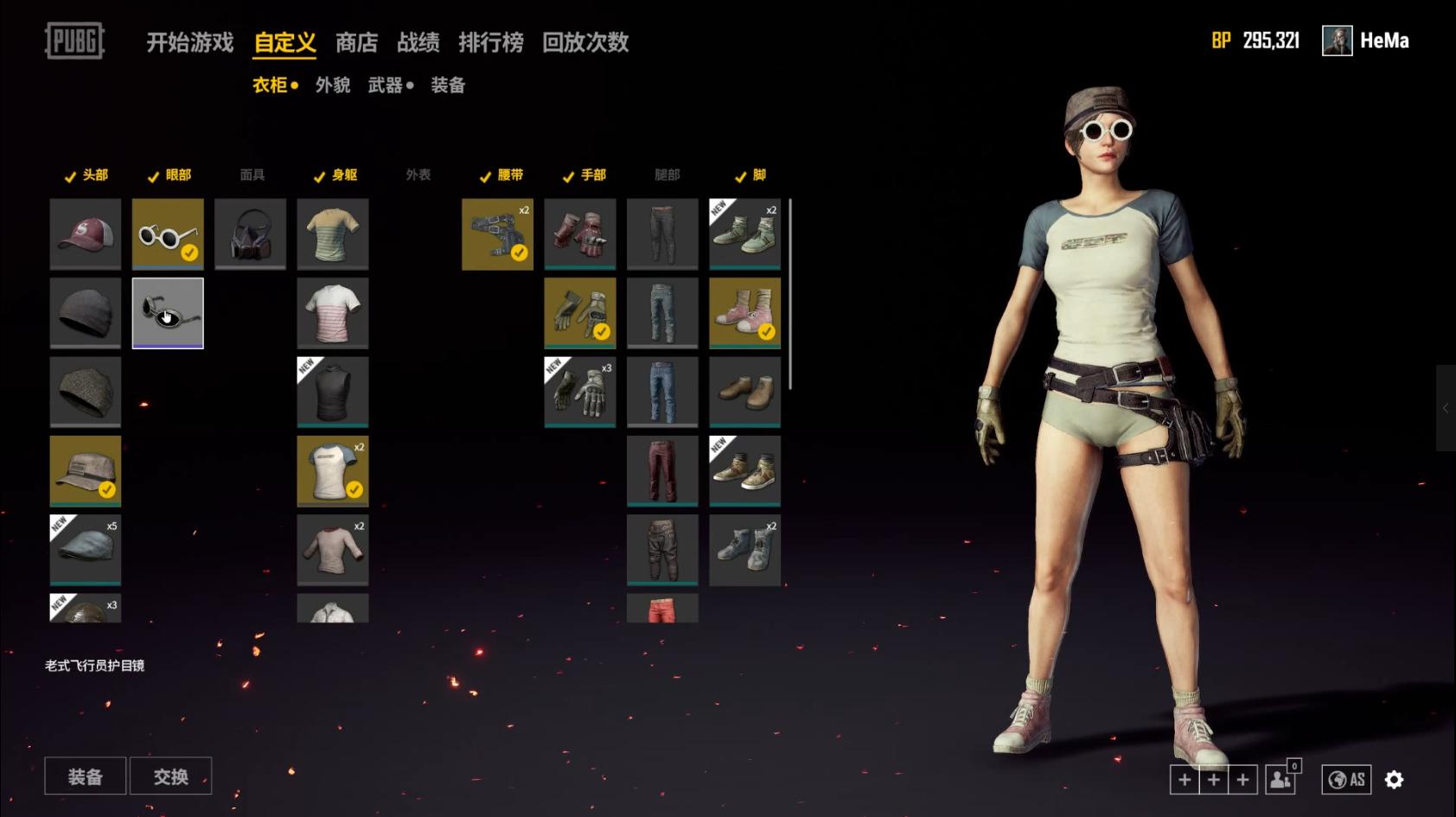Choose the dark red pants
Screen dimensions: 1456x817
(662, 471)
